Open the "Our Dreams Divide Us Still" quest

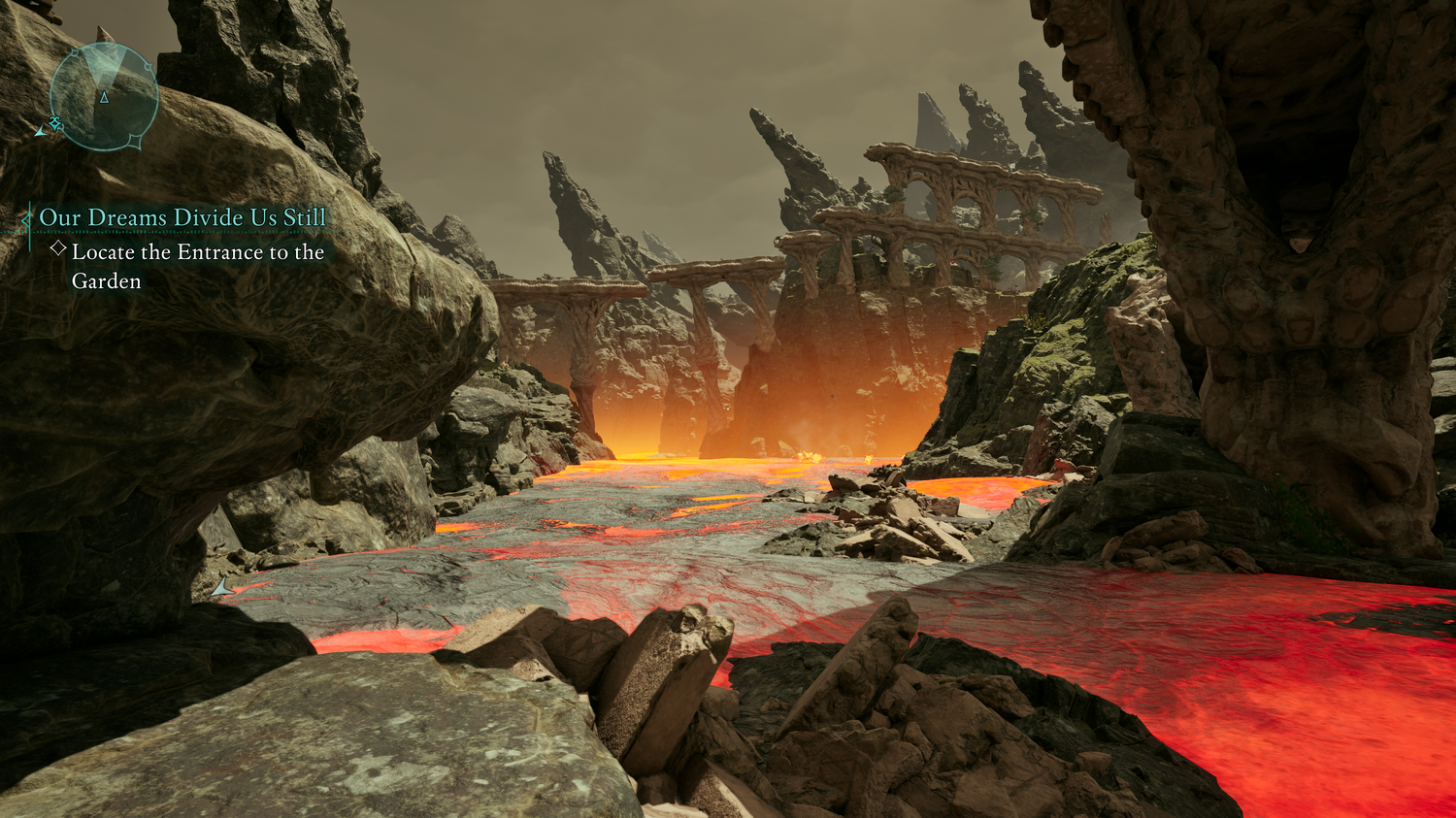tap(182, 217)
